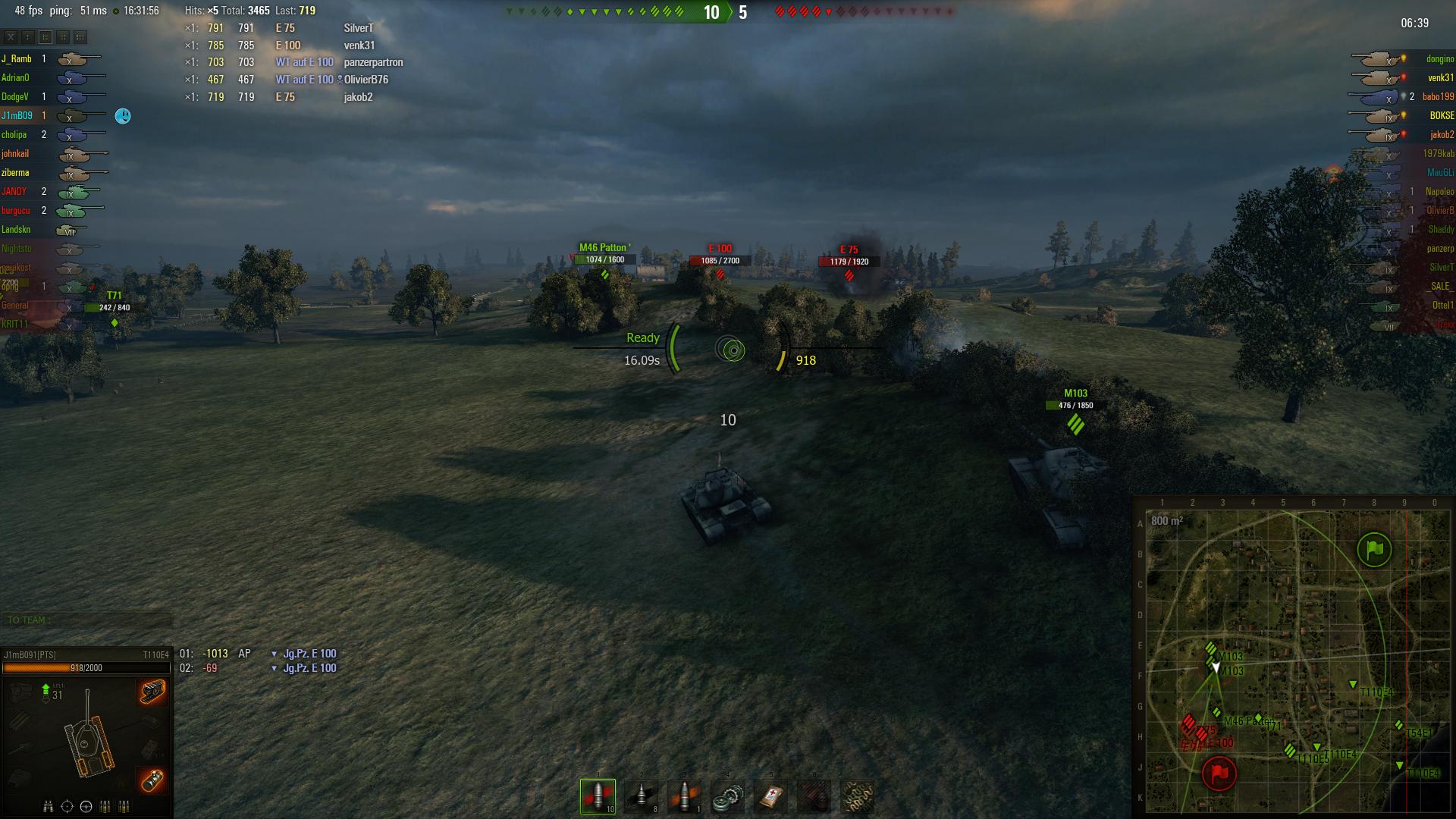Click the red enemy base flag on minimap
This screenshot has width=1456, height=819.
tap(1219, 773)
